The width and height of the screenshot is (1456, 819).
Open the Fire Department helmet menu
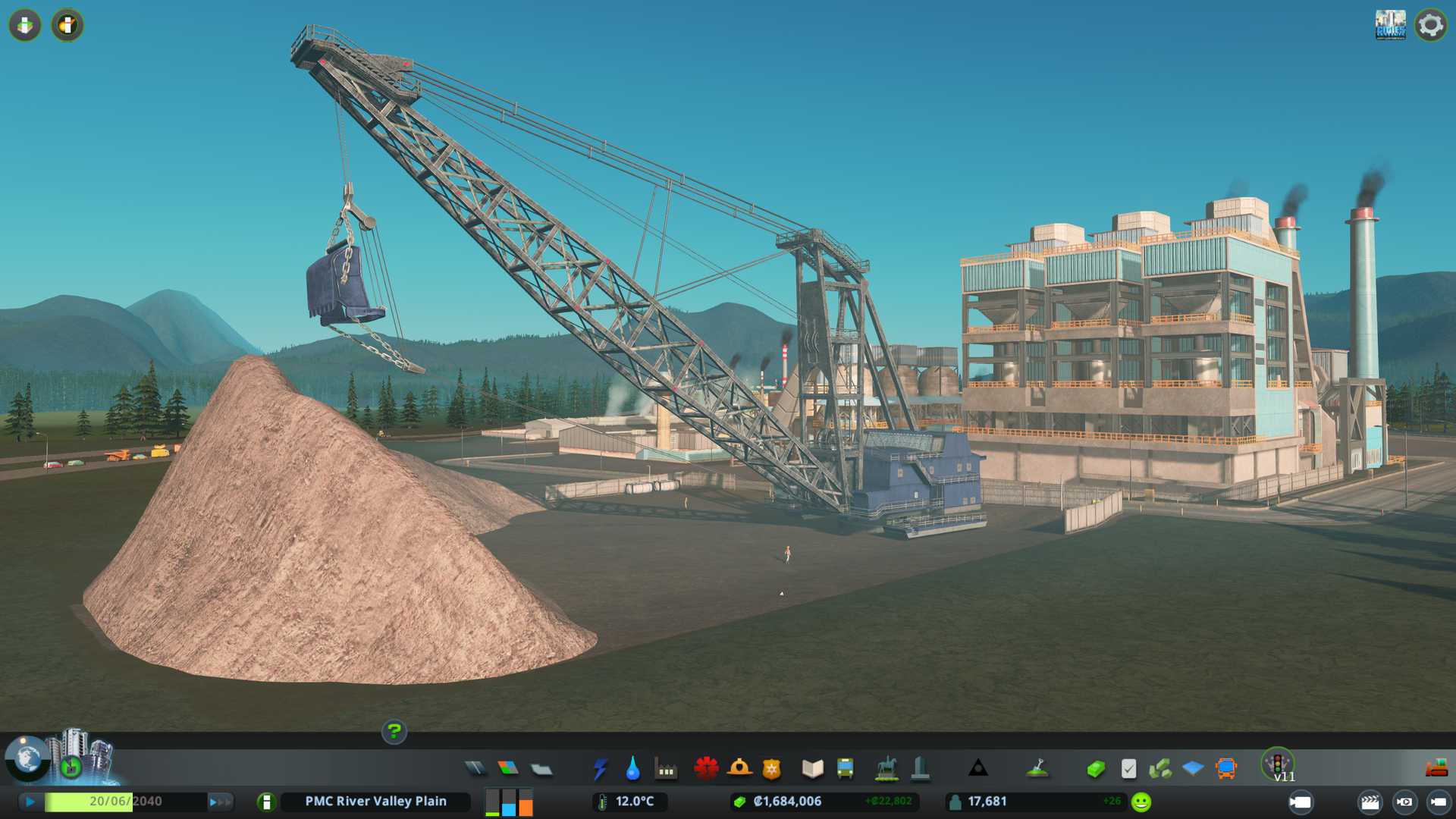(x=739, y=769)
